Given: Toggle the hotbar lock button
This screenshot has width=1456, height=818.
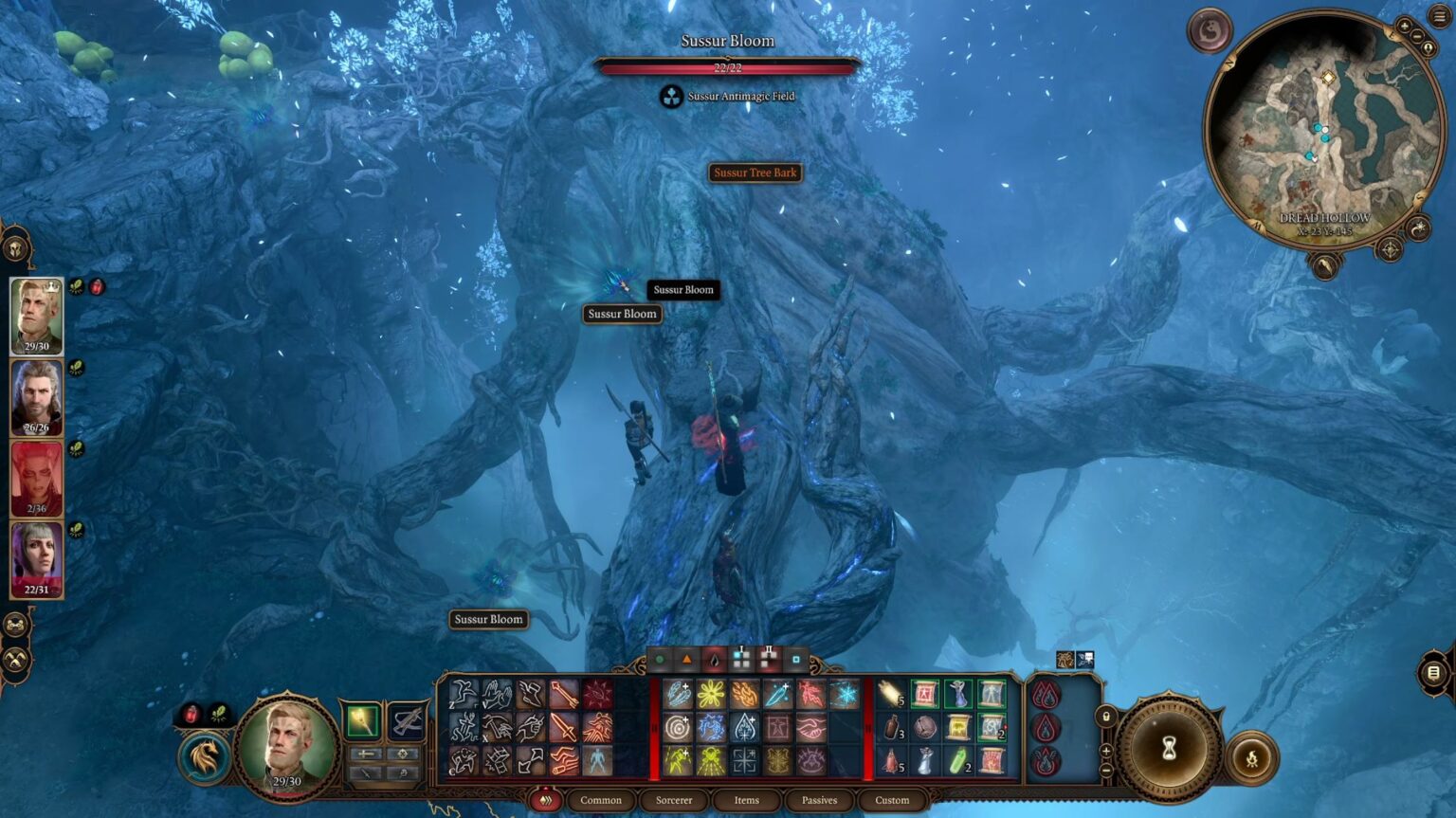Looking at the screenshot, I should coord(1105,717).
